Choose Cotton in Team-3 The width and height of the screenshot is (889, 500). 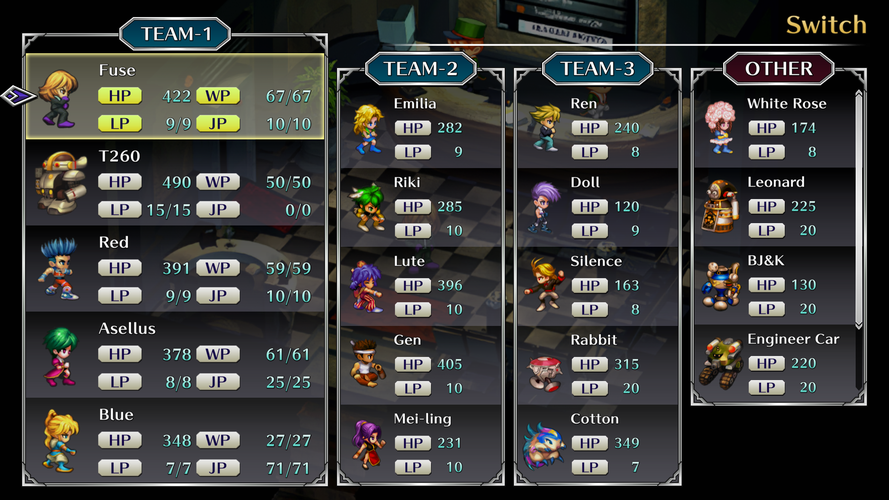pyautogui.click(x=597, y=442)
